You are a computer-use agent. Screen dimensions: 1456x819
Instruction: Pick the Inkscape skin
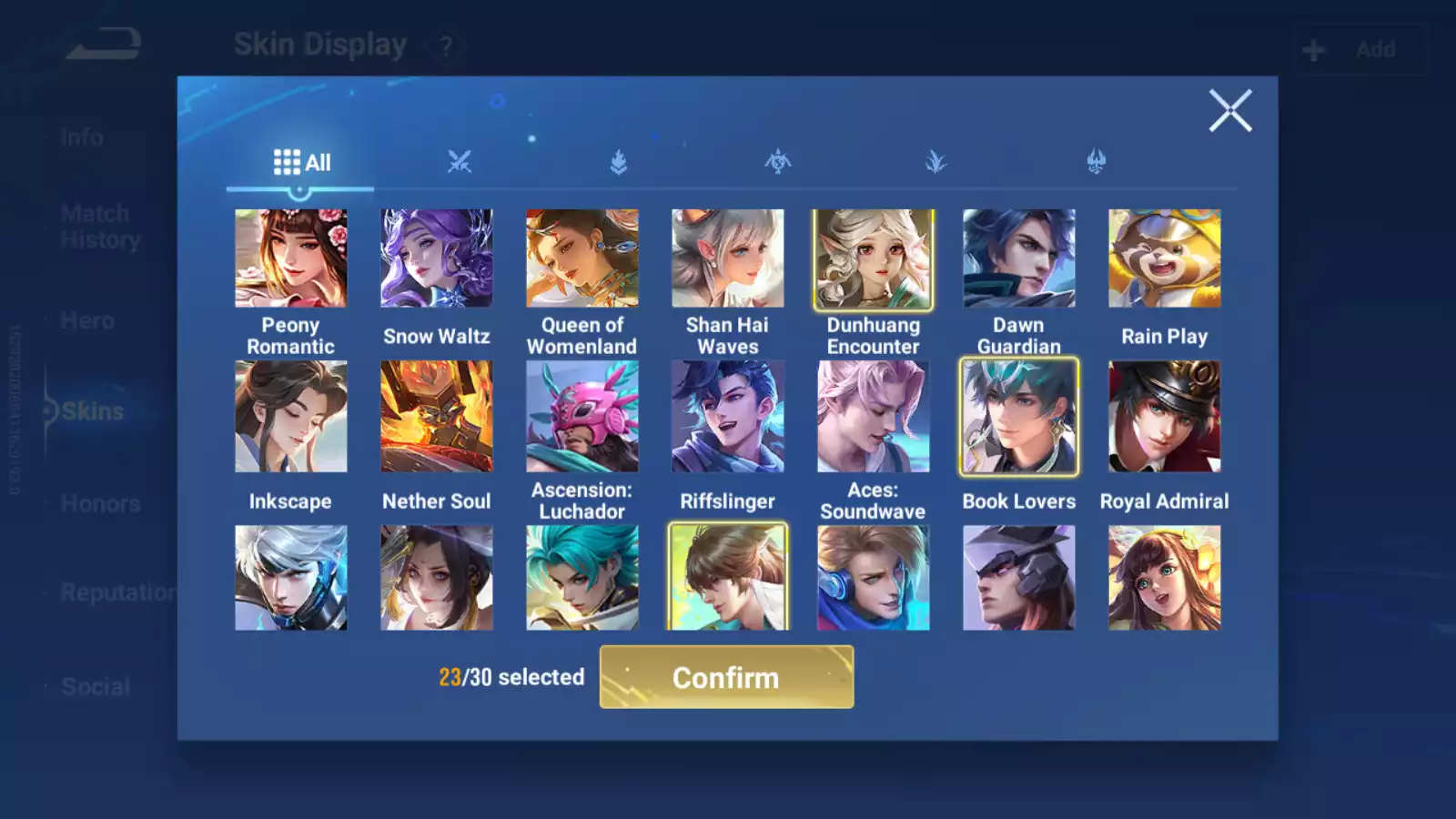[290, 417]
